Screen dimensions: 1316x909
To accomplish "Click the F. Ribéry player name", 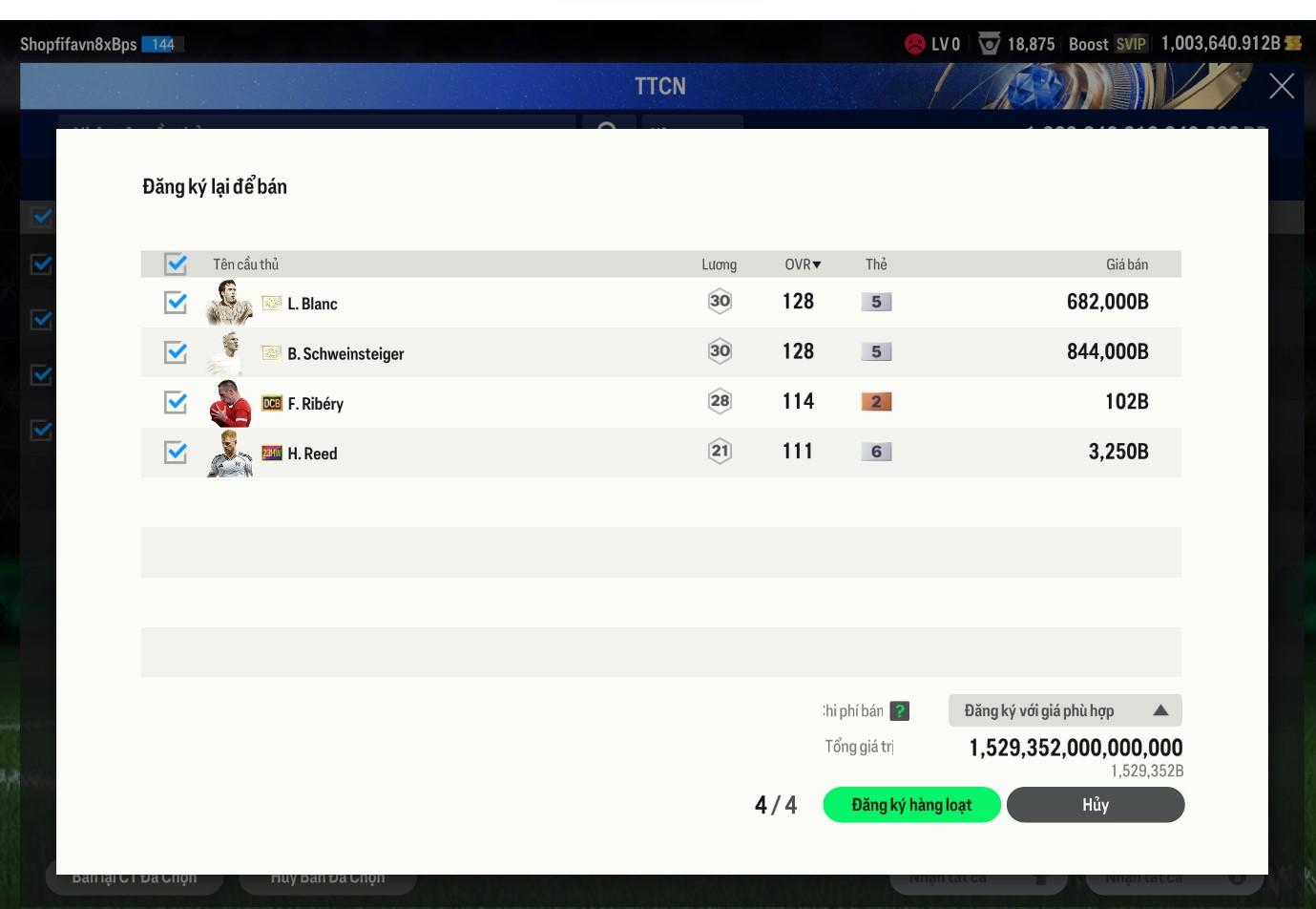I will point(316,404).
